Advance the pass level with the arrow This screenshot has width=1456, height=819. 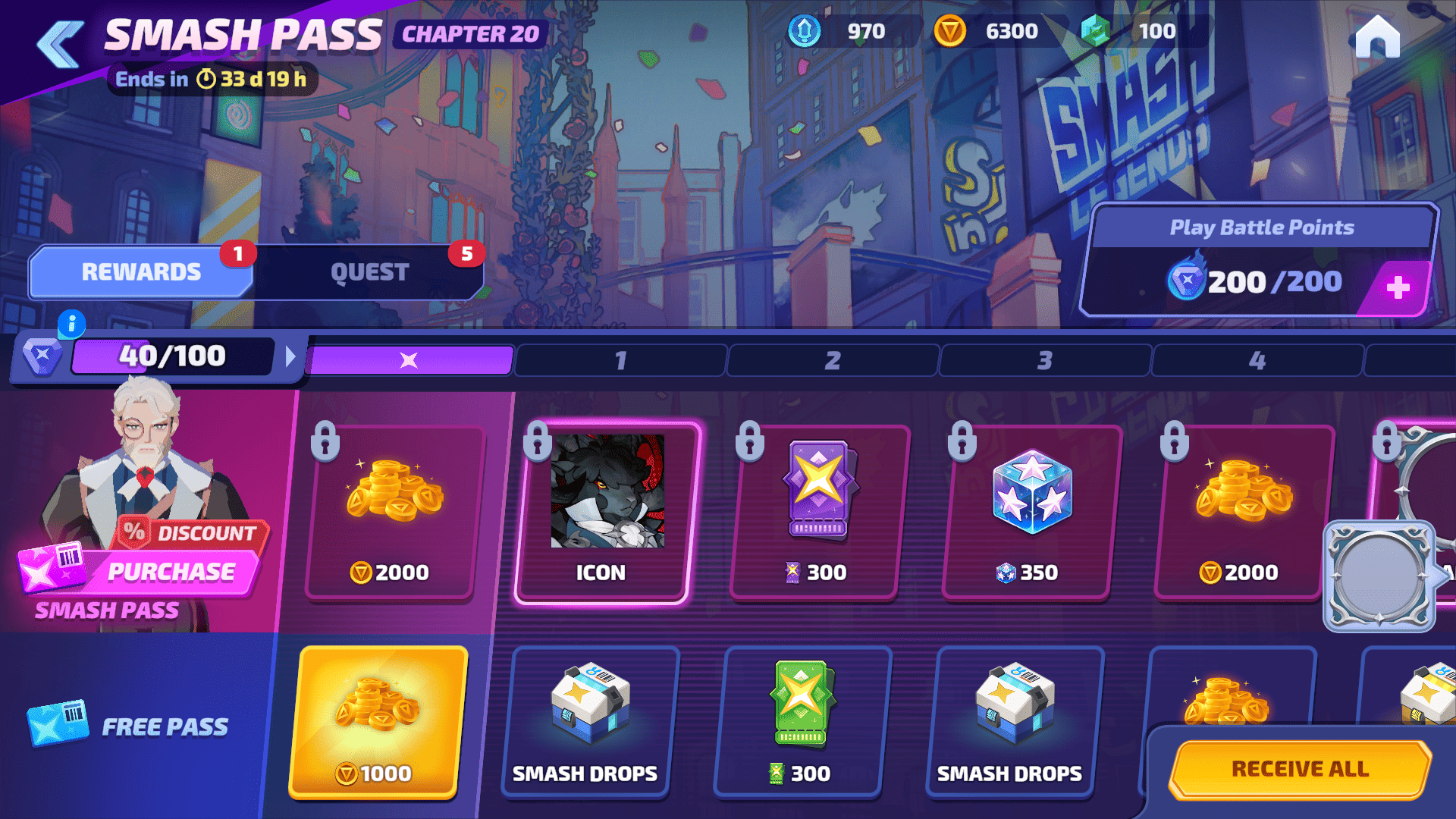(x=290, y=356)
